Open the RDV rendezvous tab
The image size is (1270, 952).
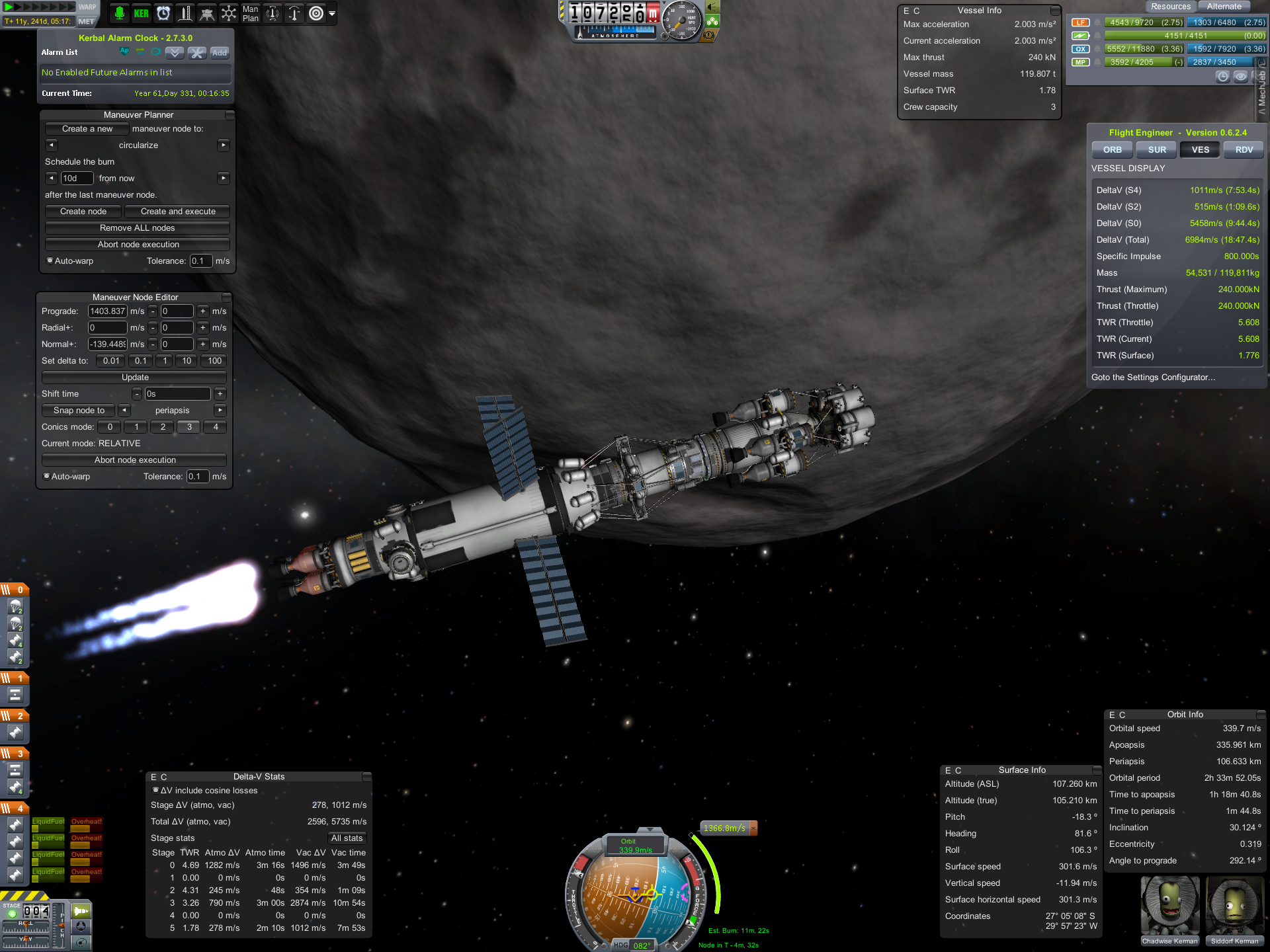tap(1244, 150)
